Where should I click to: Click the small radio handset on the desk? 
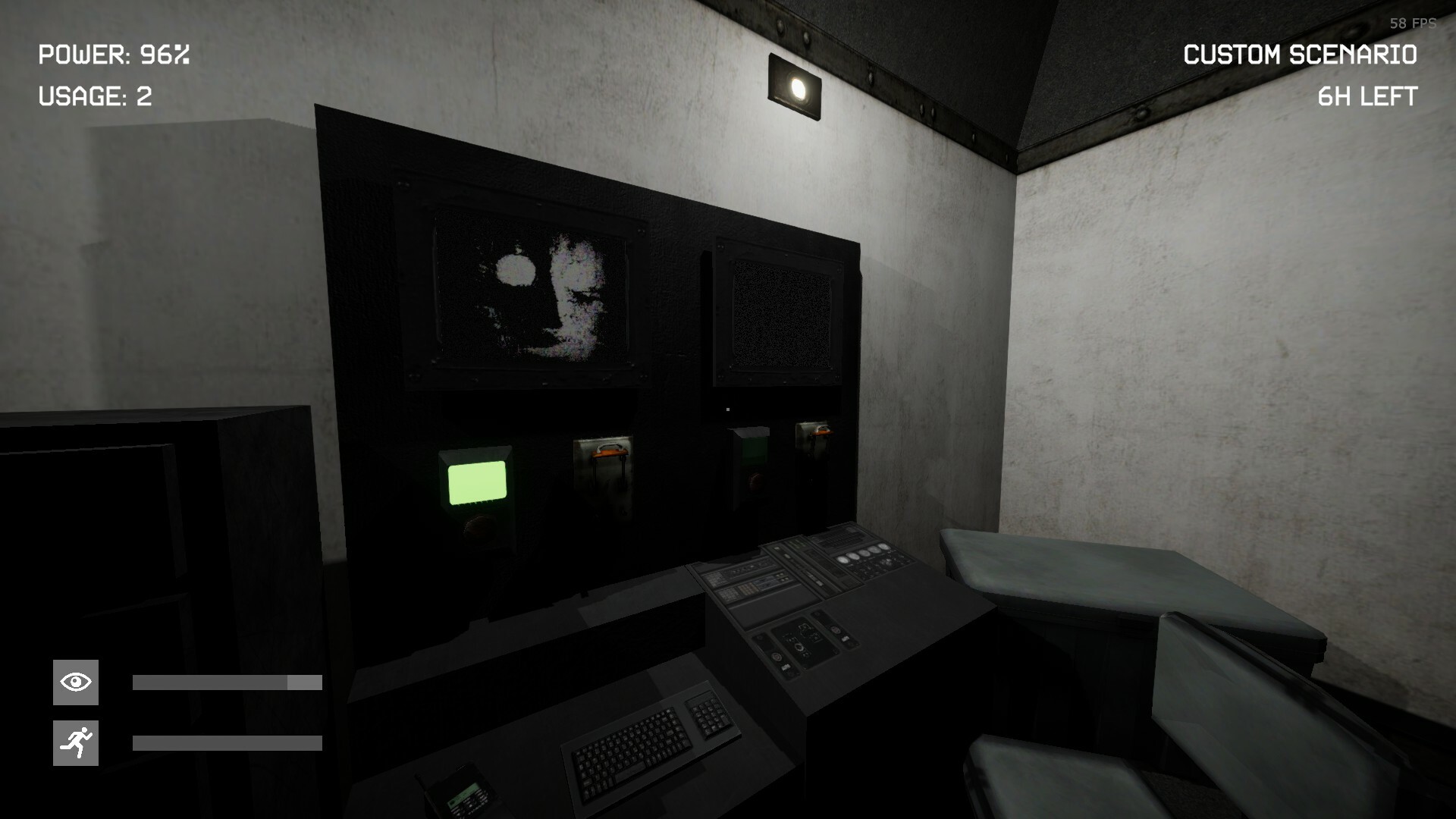461,795
